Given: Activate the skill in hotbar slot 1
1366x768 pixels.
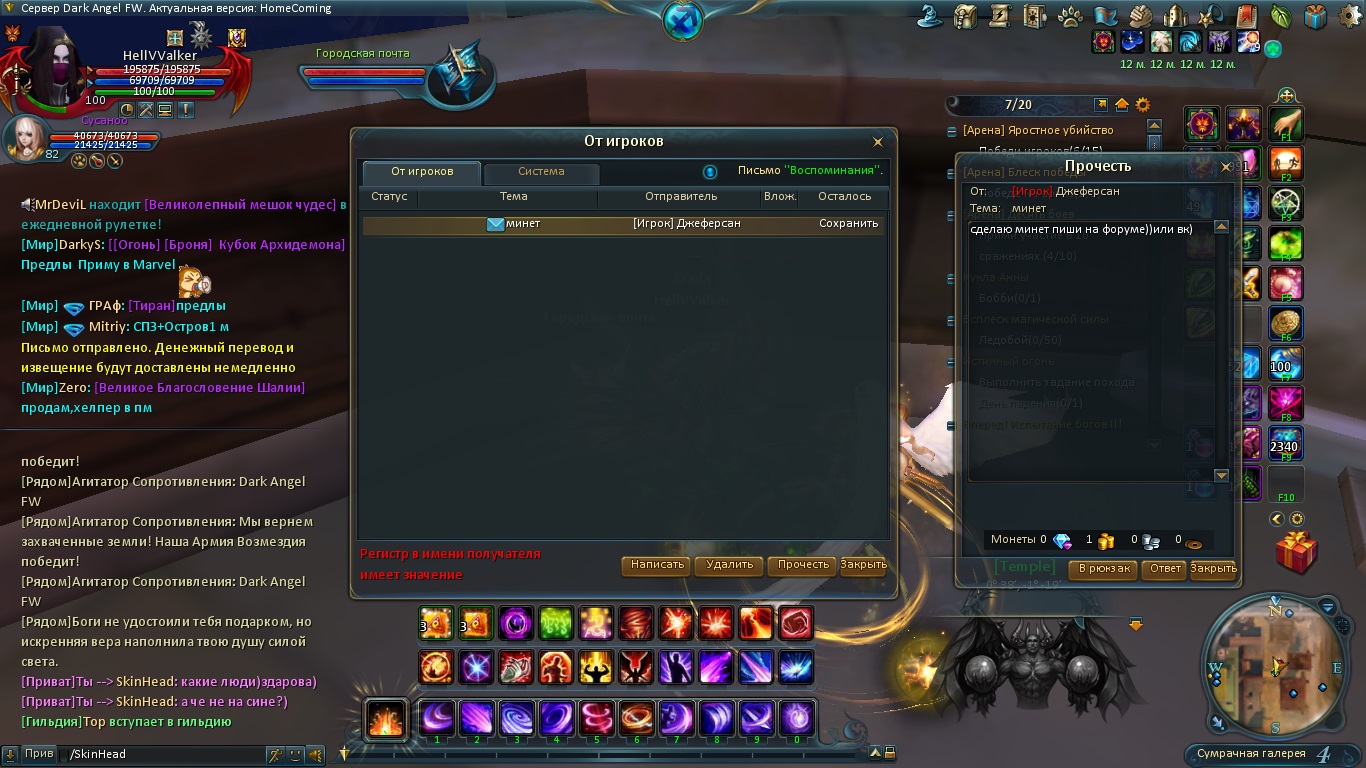Looking at the screenshot, I should click(437, 718).
